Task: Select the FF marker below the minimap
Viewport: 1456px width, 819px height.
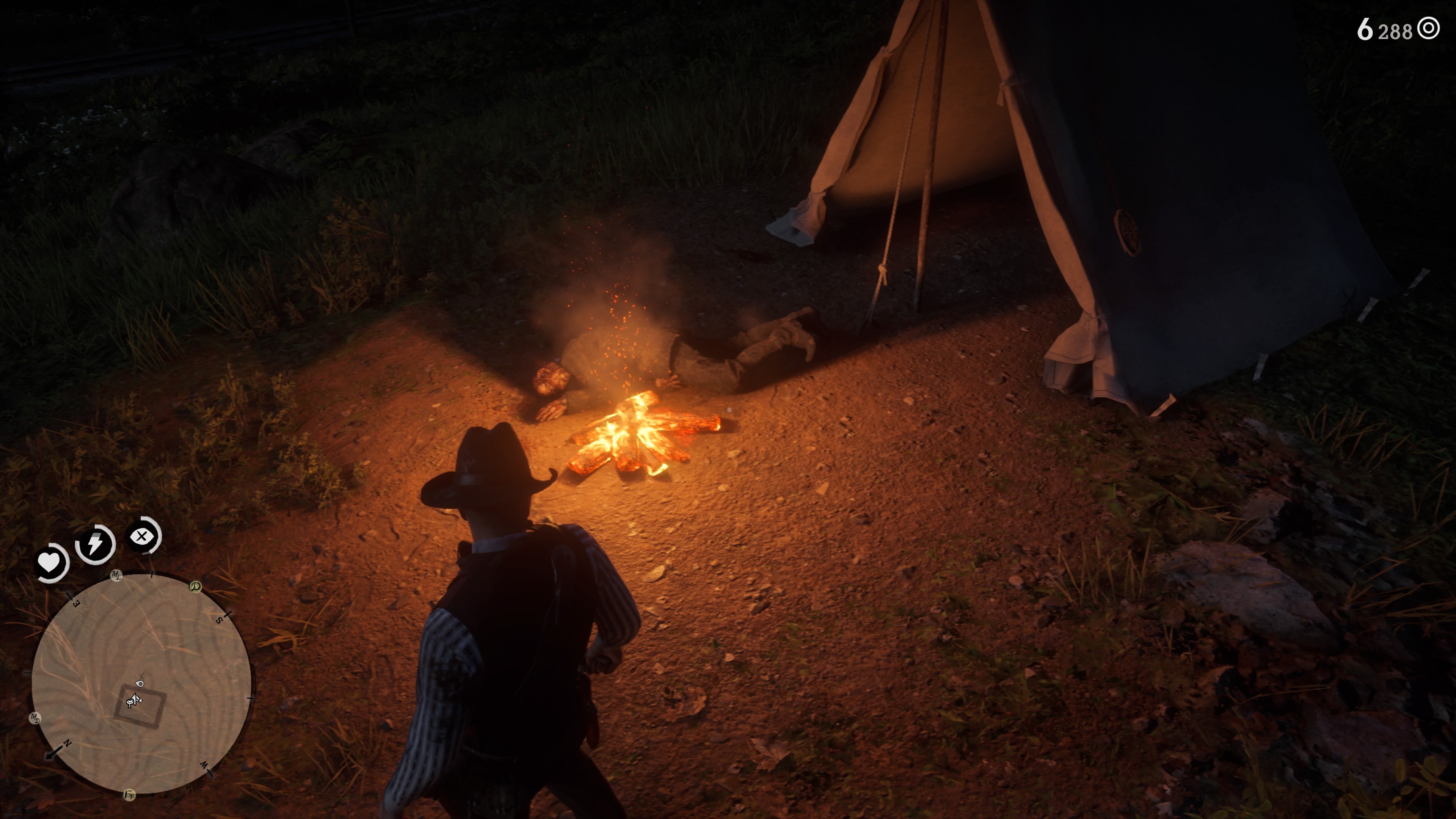Action: coord(129,795)
